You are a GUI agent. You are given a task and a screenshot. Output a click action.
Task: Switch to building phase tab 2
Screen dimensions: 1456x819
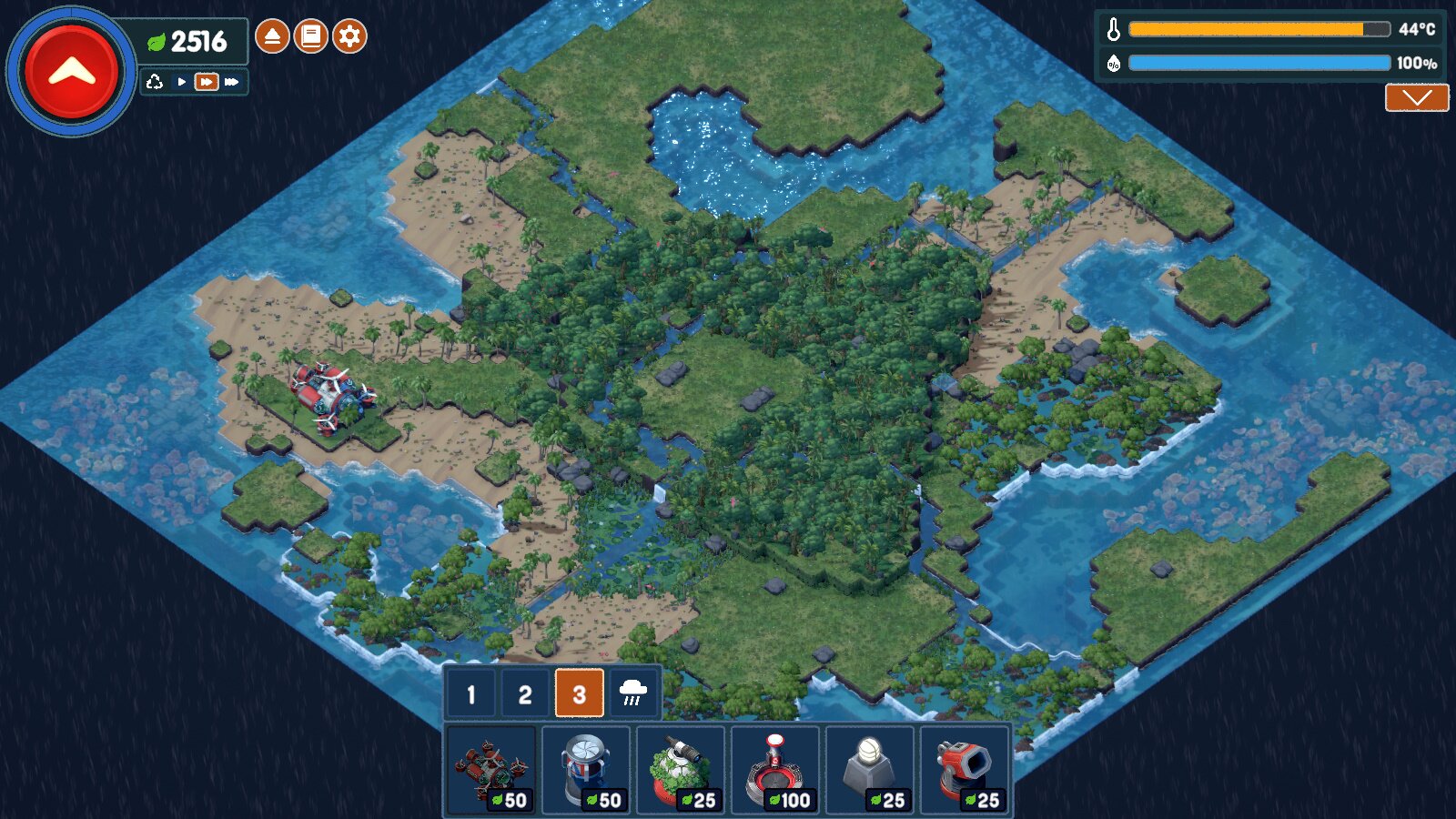tap(525, 694)
